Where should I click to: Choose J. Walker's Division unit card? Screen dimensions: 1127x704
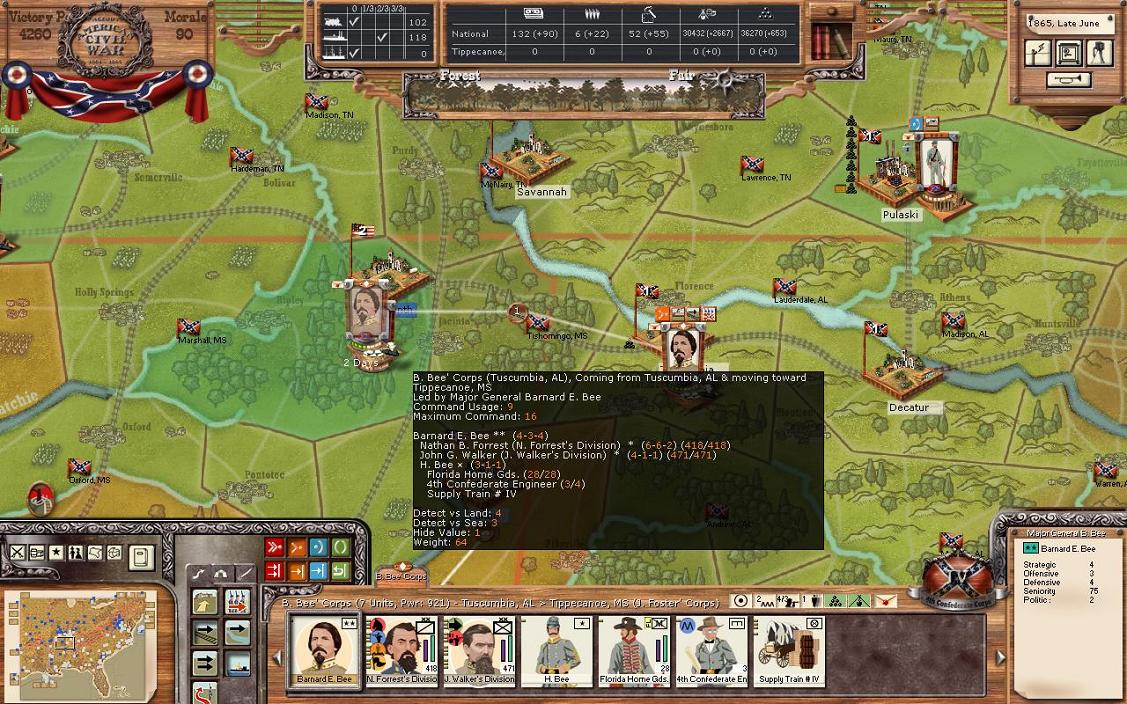pos(478,651)
